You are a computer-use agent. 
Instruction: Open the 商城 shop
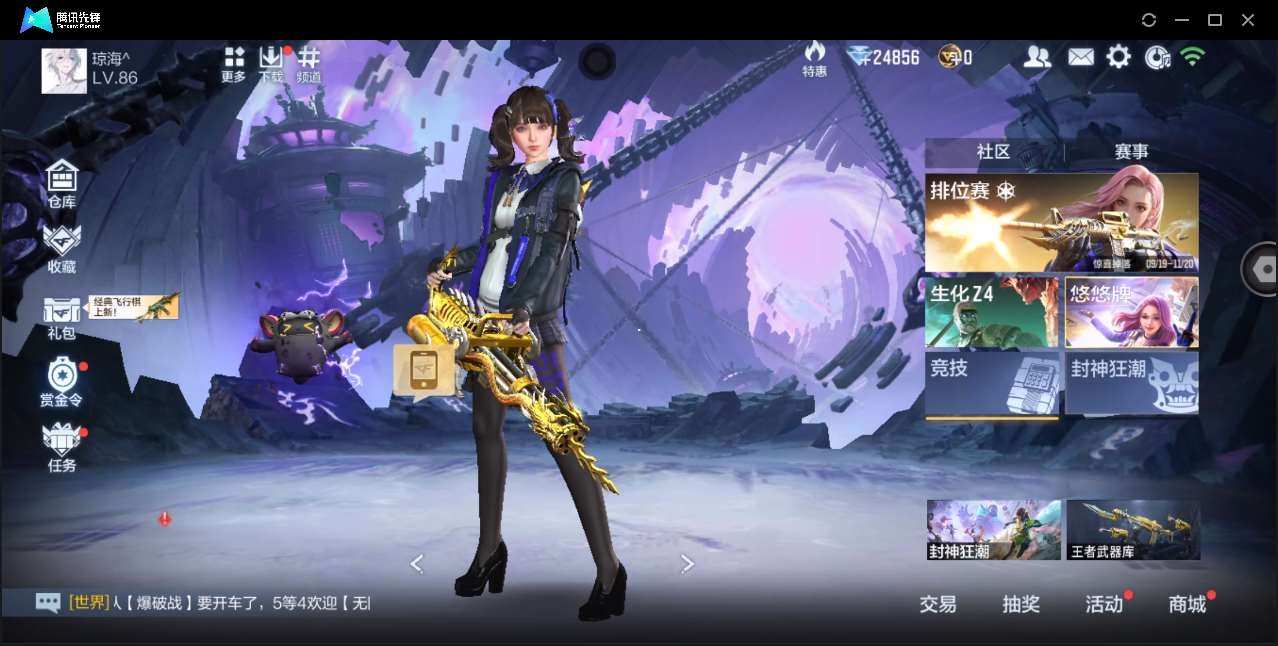[1187, 604]
